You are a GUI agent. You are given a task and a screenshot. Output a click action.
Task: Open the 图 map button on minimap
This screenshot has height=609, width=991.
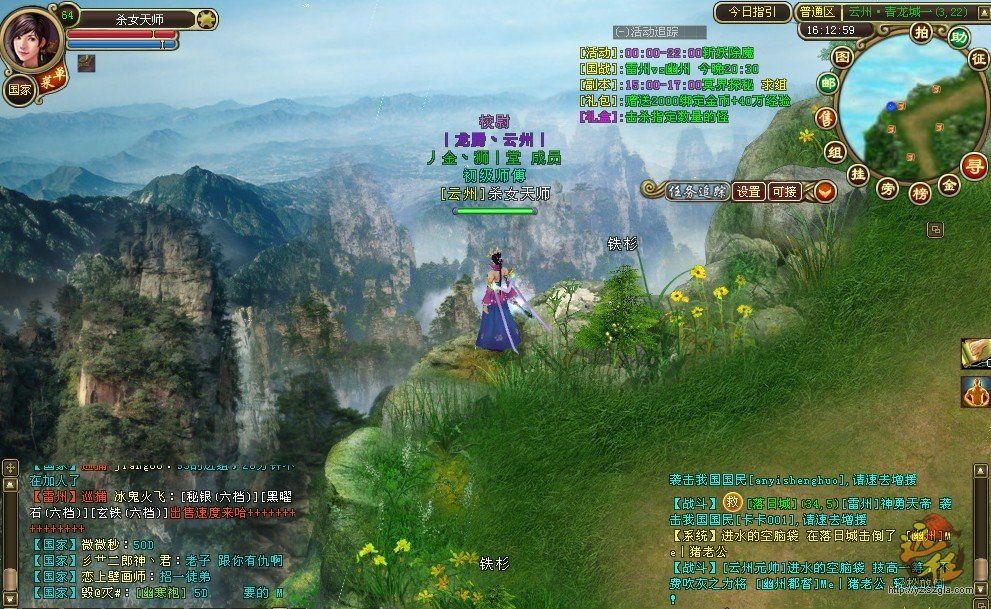[x=843, y=57]
